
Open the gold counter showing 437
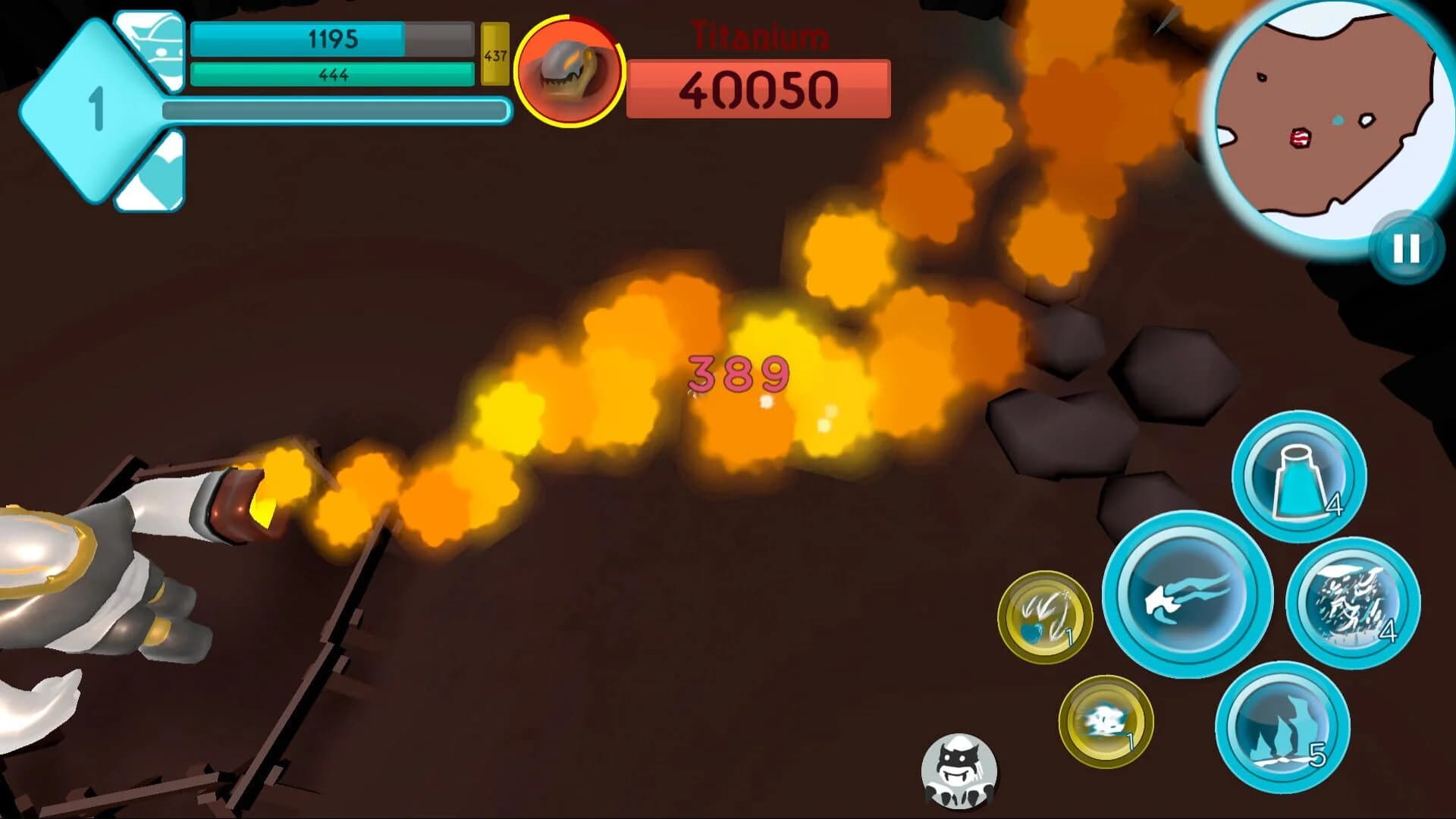coord(494,57)
